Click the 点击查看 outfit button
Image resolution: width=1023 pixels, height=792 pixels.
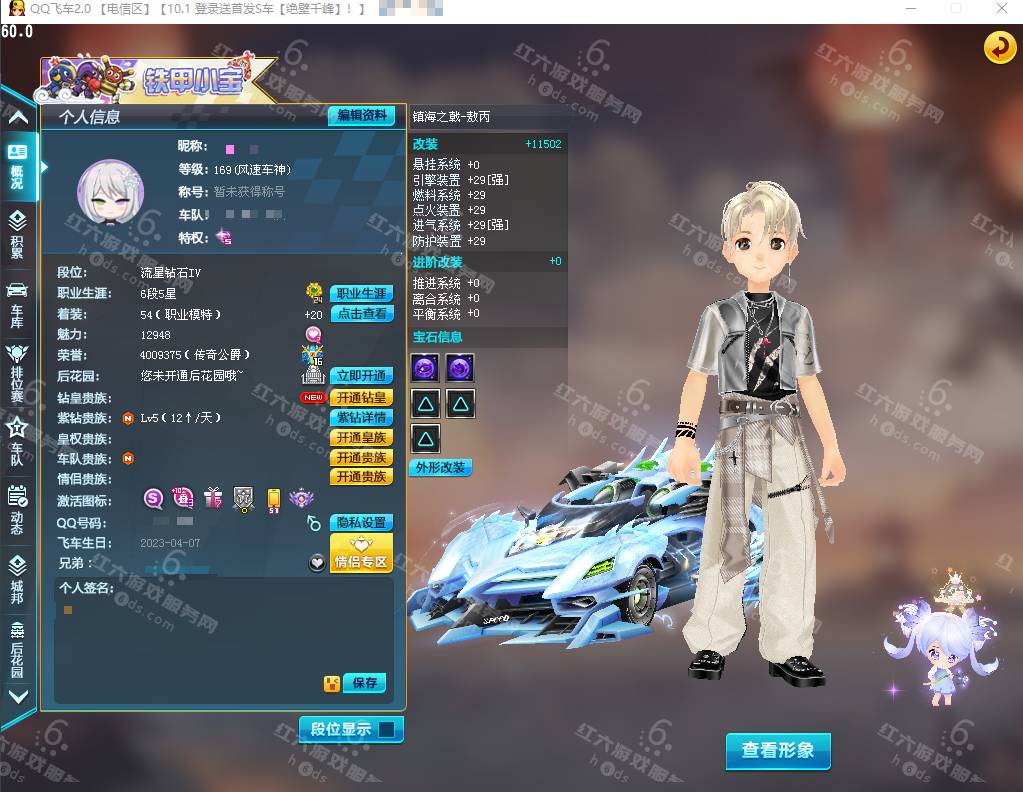361,314
